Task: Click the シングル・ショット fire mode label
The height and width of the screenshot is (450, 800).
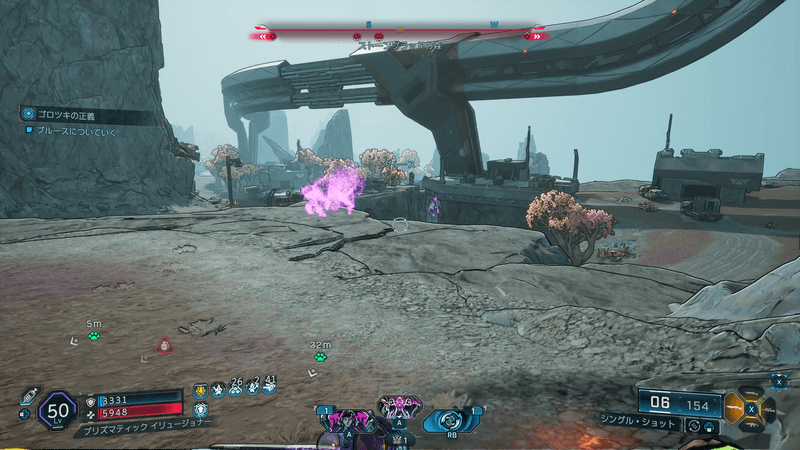Action: [x=640, y=421]
